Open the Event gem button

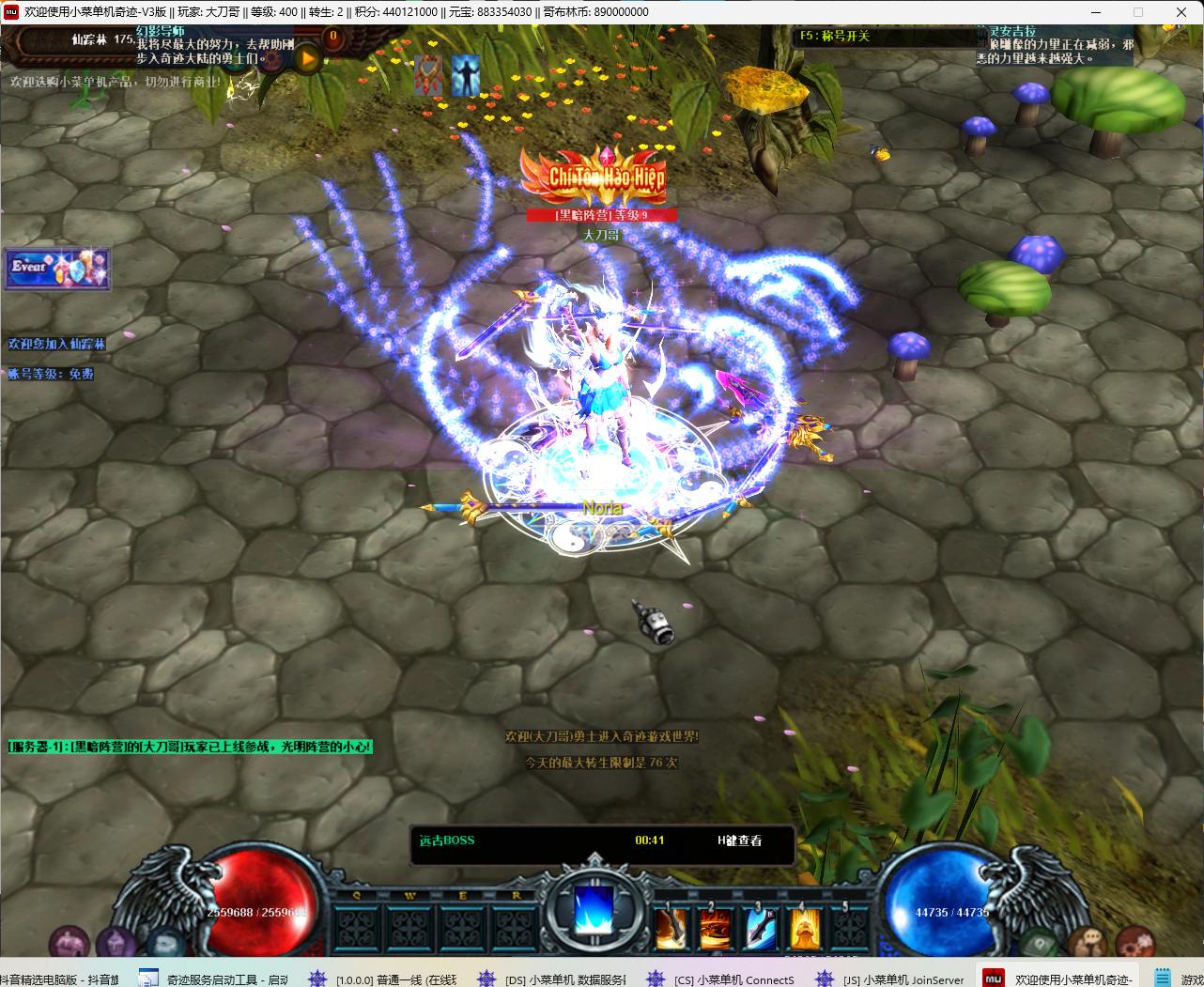pos(57,269)
